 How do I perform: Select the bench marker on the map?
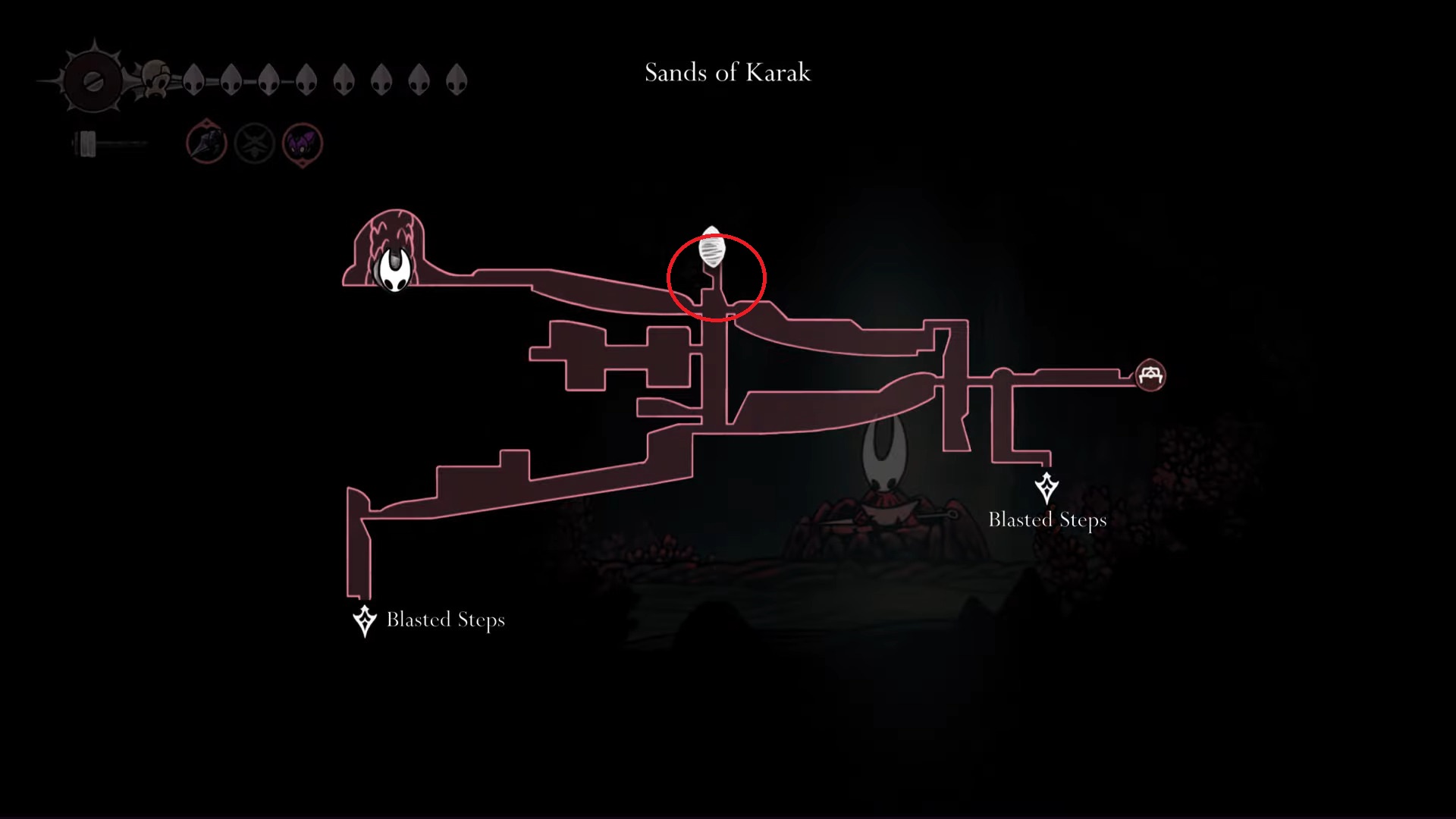point(1150,375)
